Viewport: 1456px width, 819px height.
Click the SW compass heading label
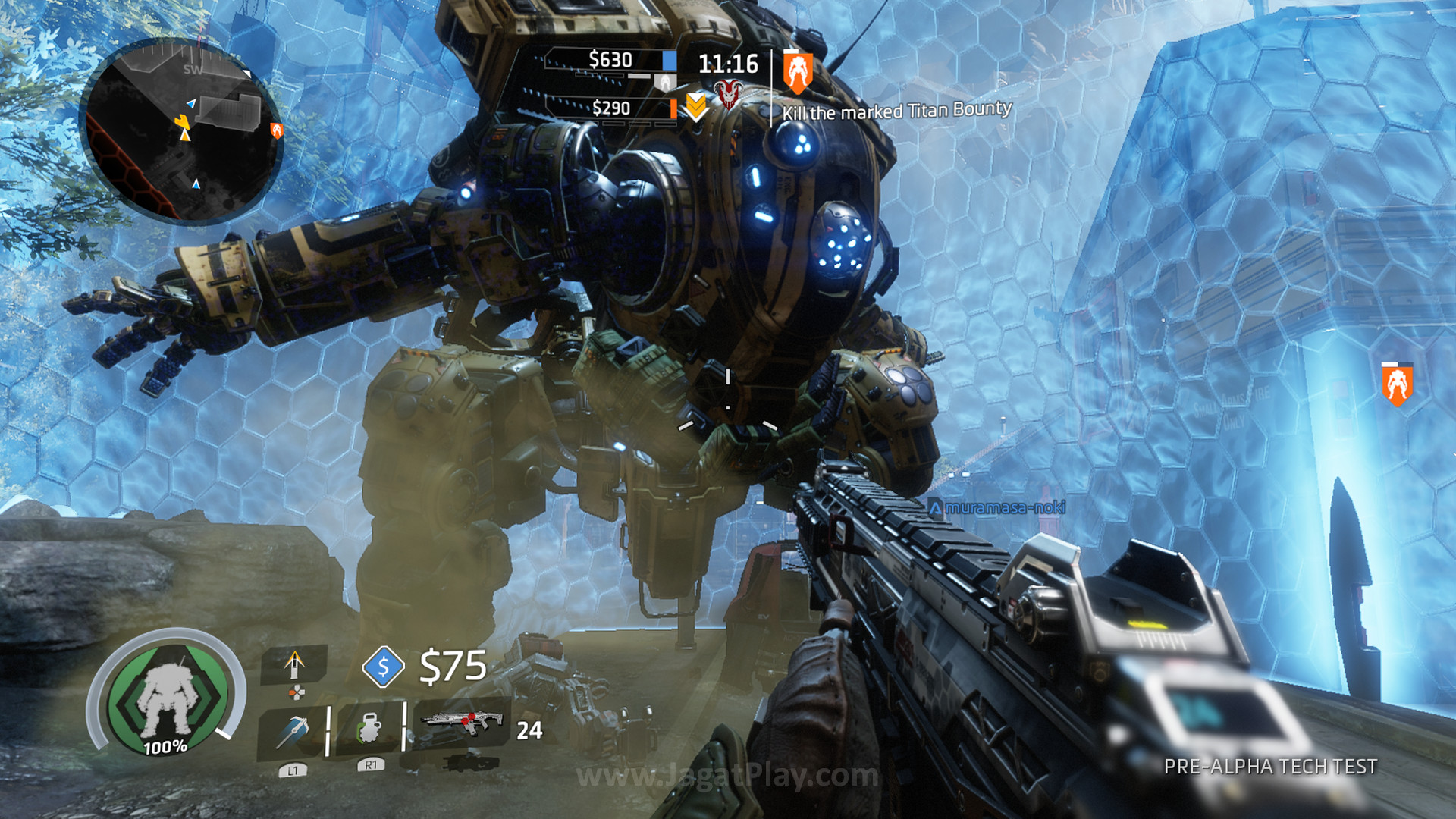(193, 68)
